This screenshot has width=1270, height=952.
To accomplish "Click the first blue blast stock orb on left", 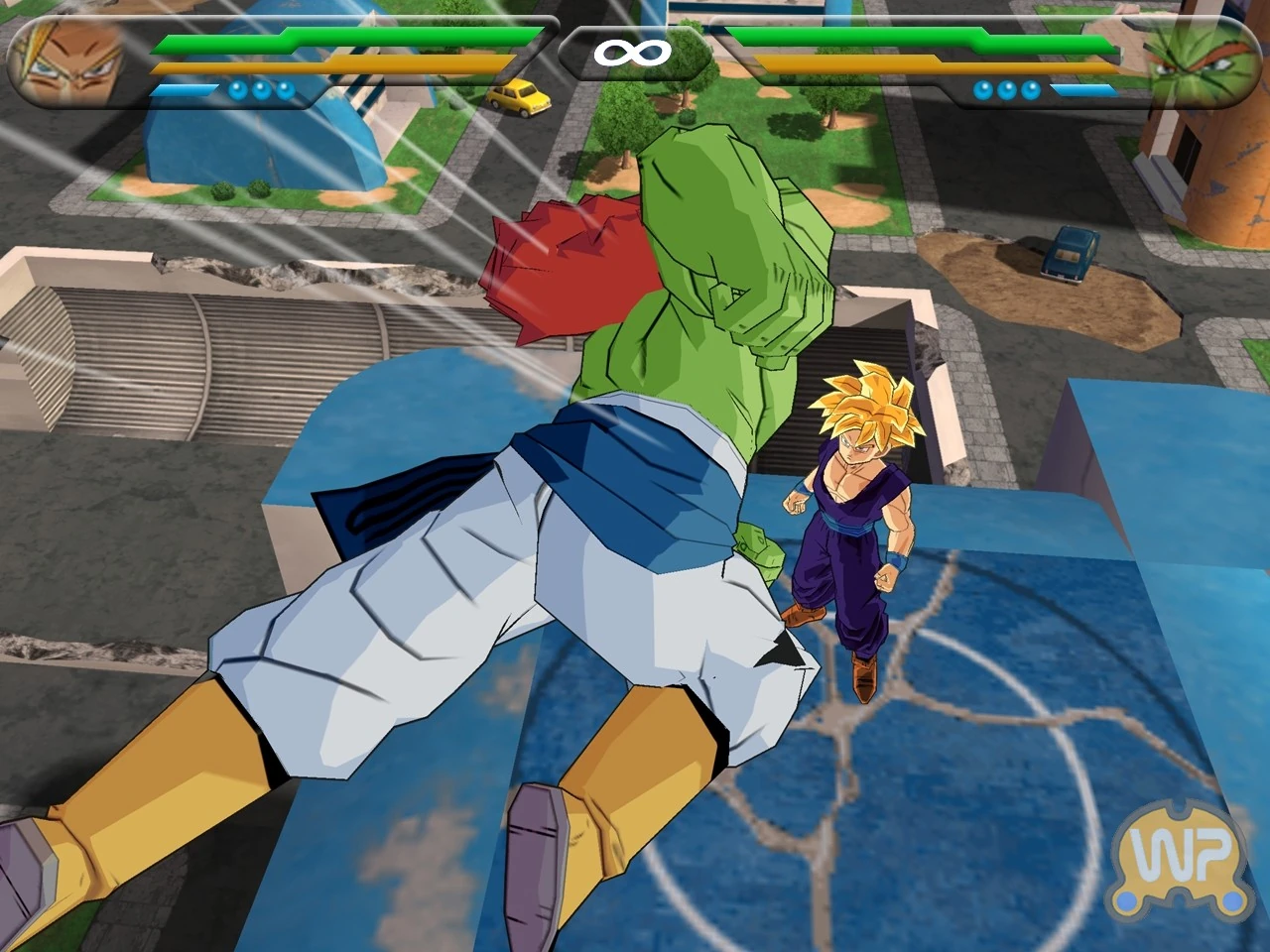I will [236, 87].
